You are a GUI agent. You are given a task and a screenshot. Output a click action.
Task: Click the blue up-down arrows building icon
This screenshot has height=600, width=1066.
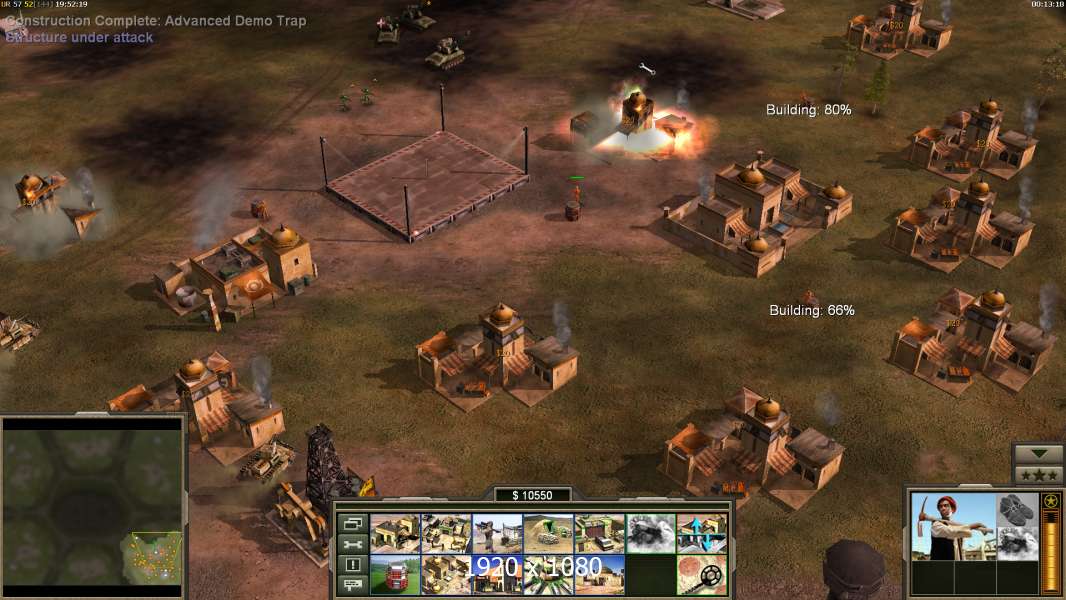[702, 533]
